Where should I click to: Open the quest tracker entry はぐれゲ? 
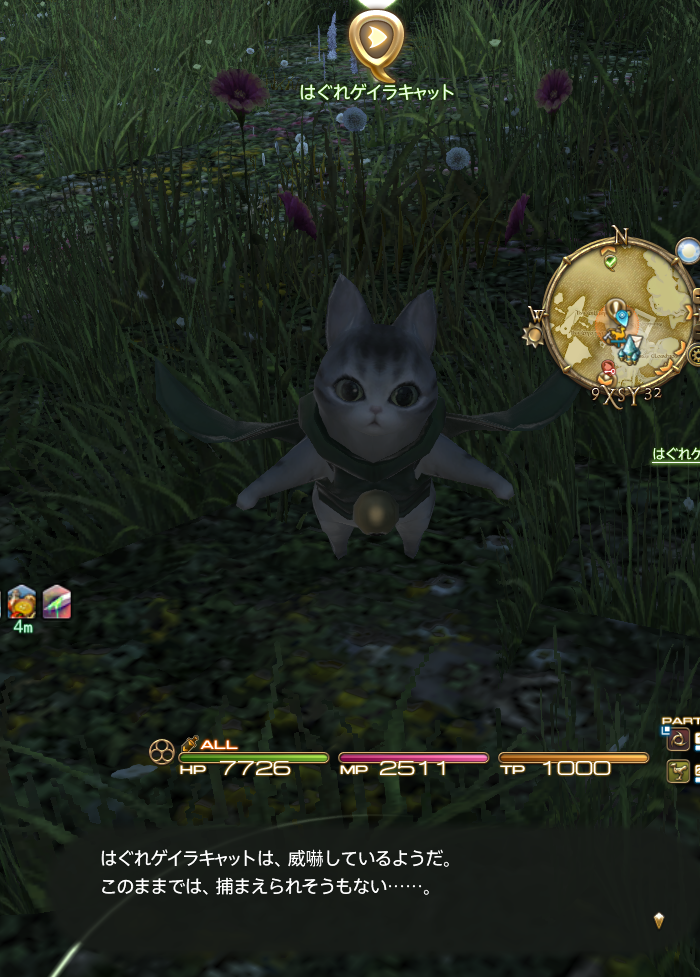(x=676, y=454)
